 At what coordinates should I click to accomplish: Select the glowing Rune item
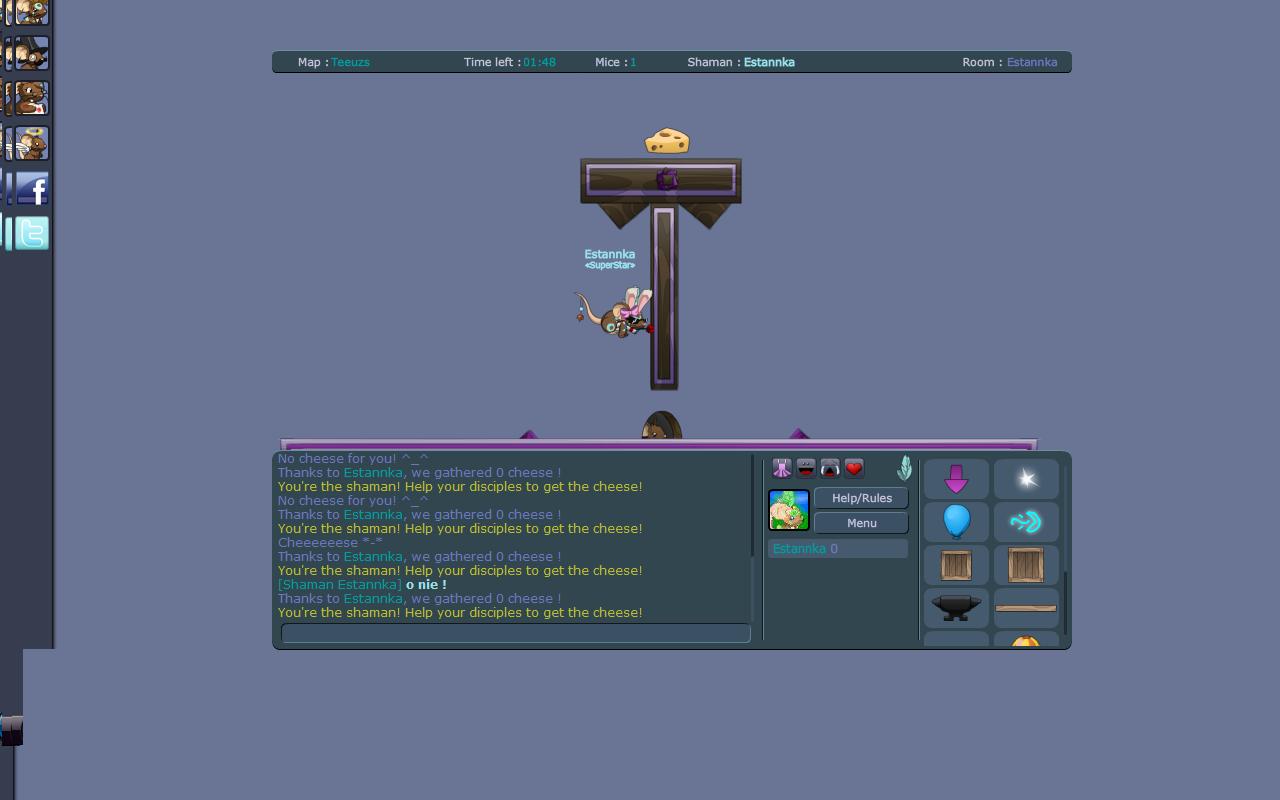1025,521
